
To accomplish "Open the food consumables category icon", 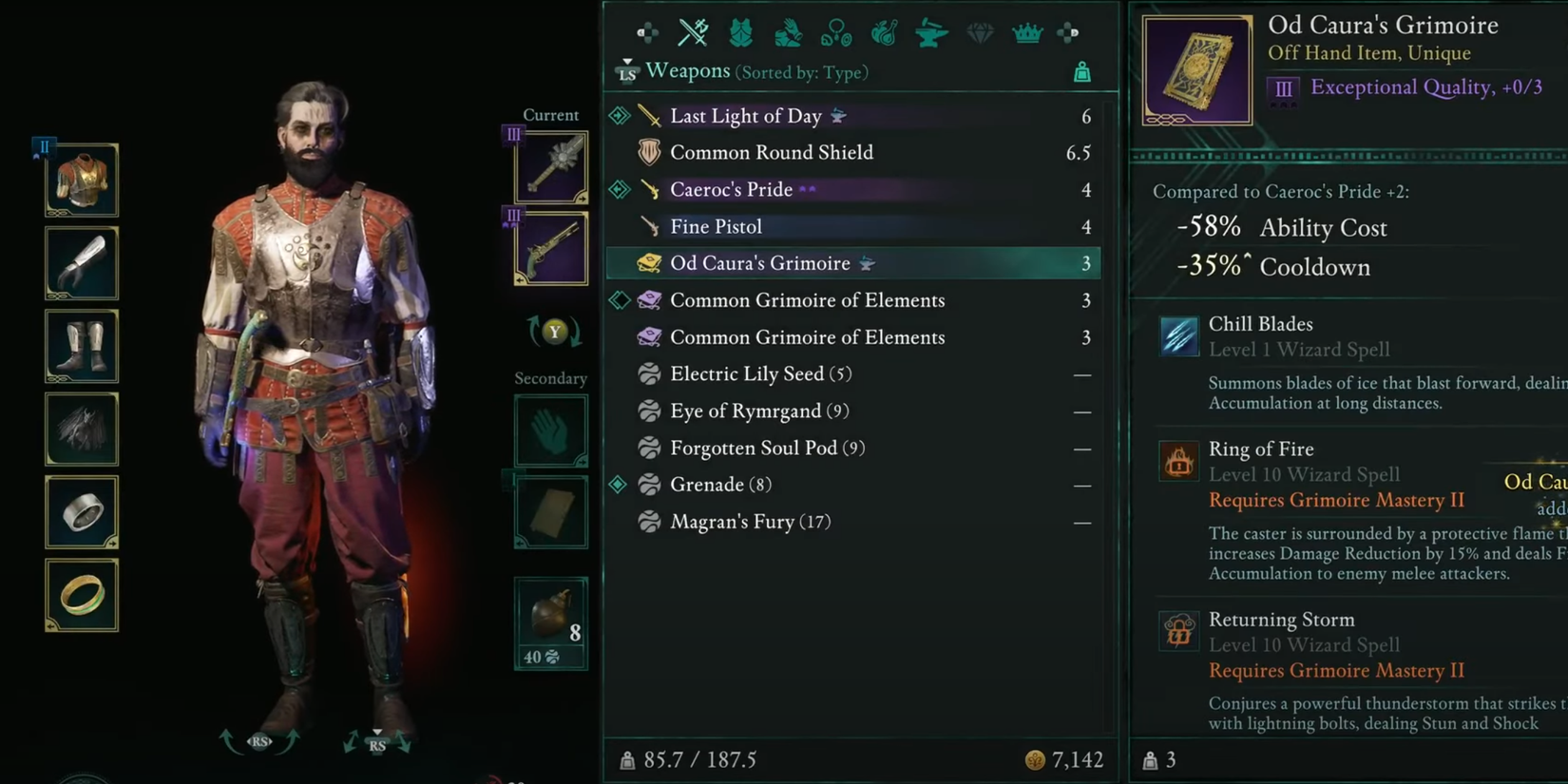I will [884, 31].
